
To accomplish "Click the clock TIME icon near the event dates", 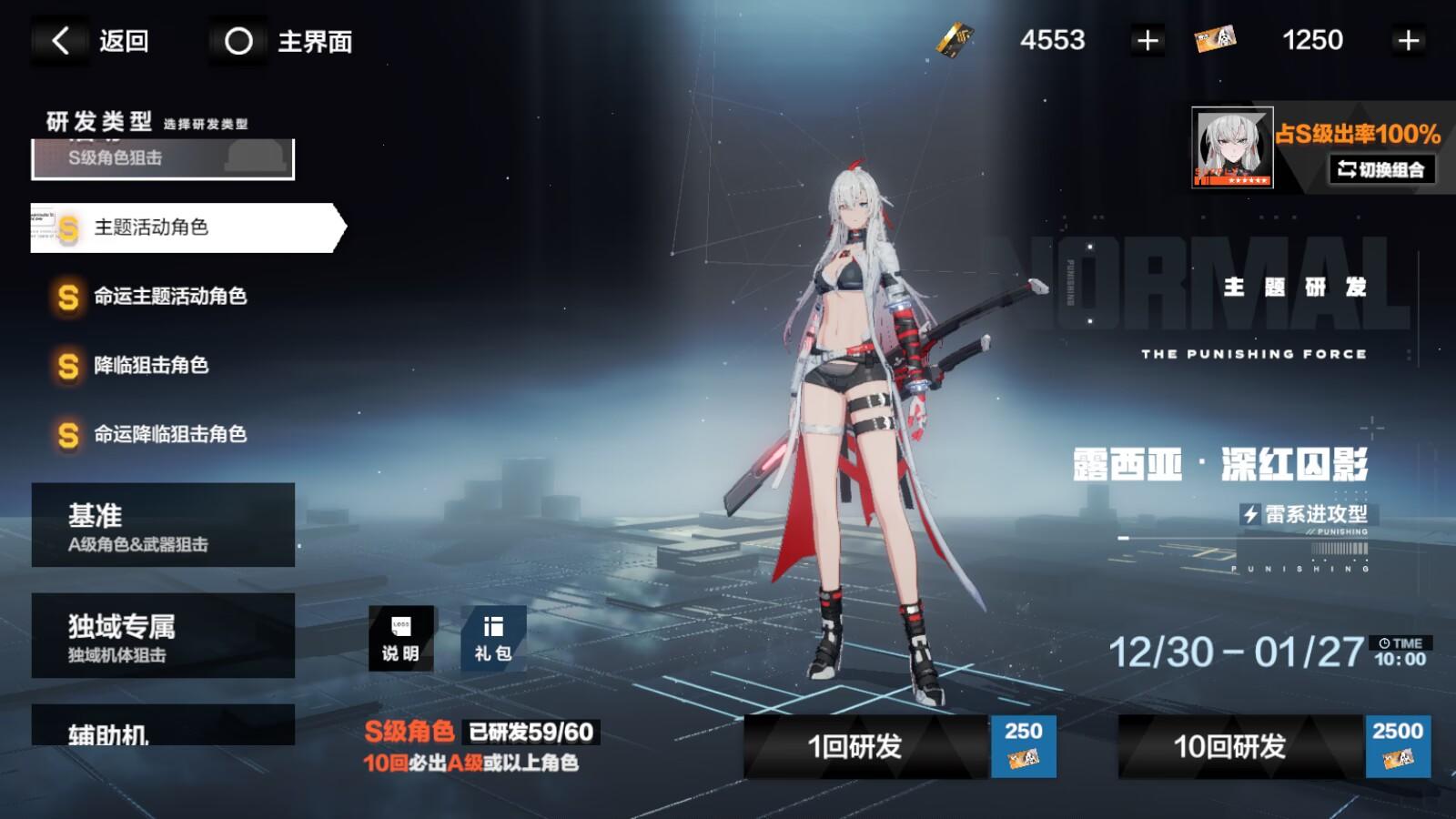I will click(x=1384, y=643).
